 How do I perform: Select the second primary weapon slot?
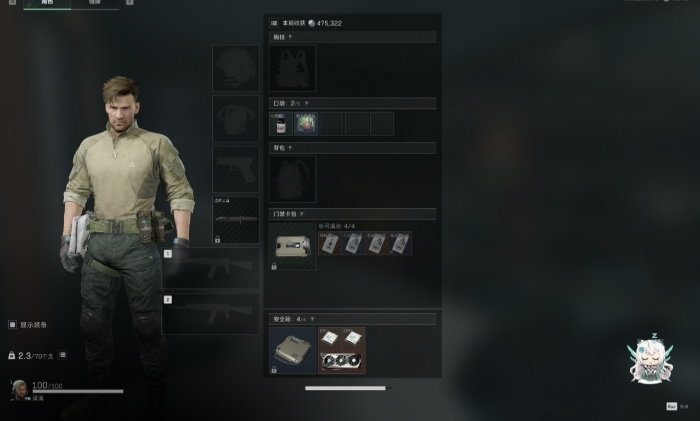210,313
